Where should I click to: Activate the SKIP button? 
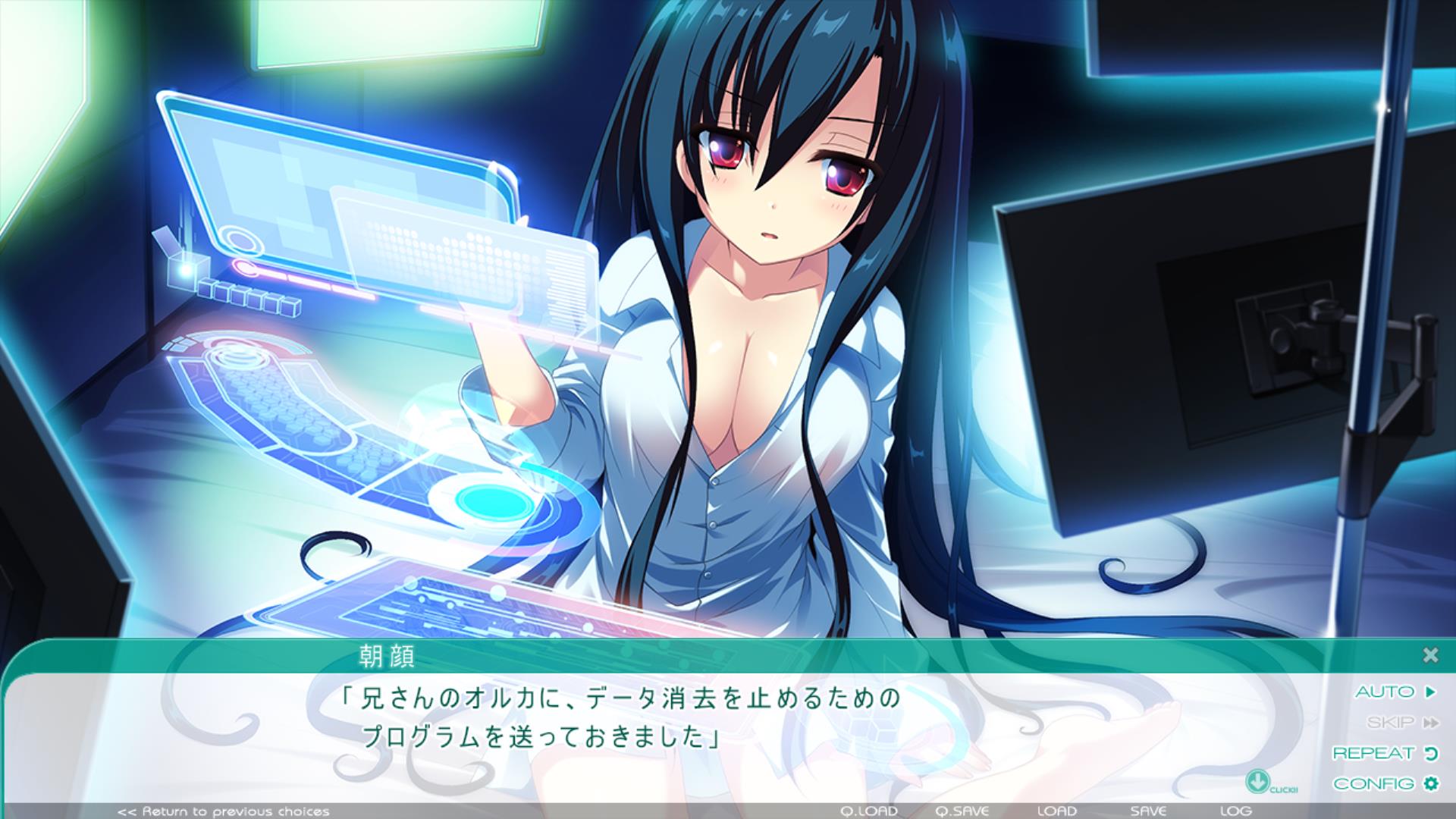pyautogui.click(x=1402, y=723)
